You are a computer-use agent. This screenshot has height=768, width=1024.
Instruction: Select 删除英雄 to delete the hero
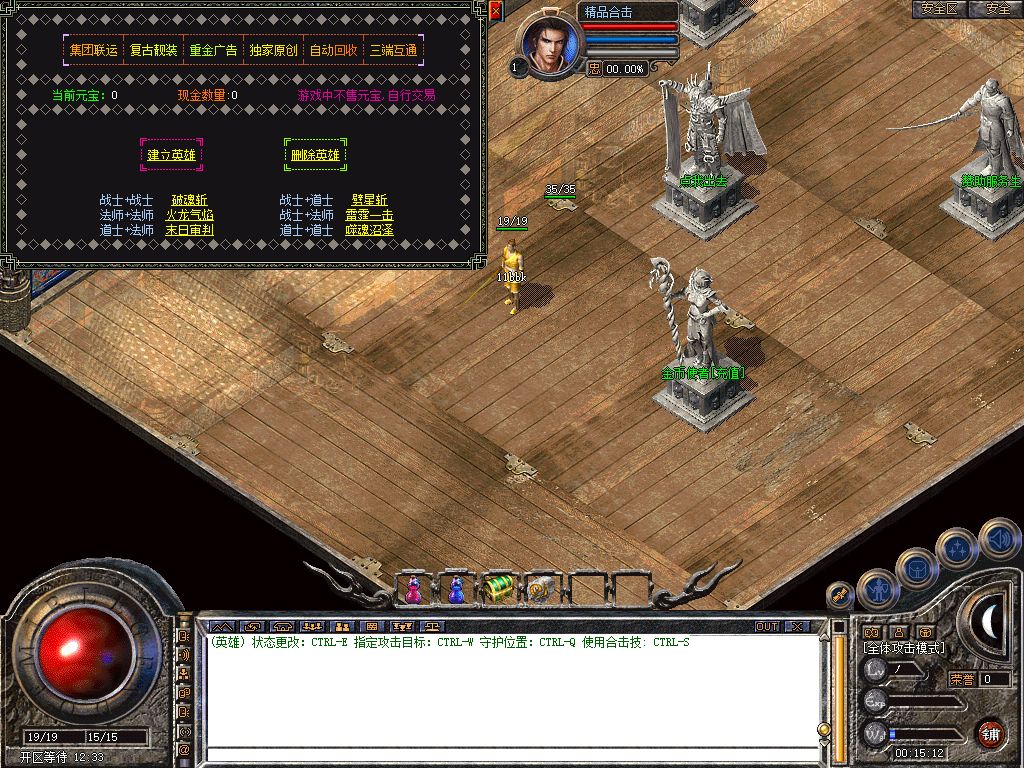coord(315,155)
